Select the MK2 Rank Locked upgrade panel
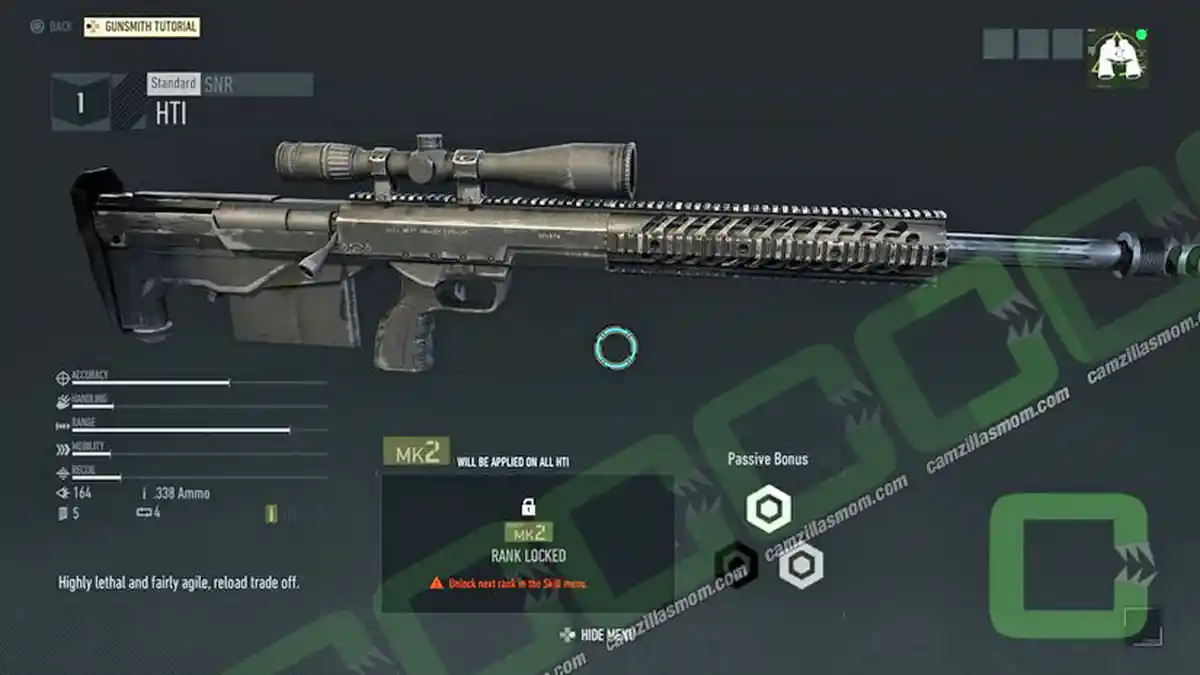This screenshot has height=675, width=1200. (527, 542)
